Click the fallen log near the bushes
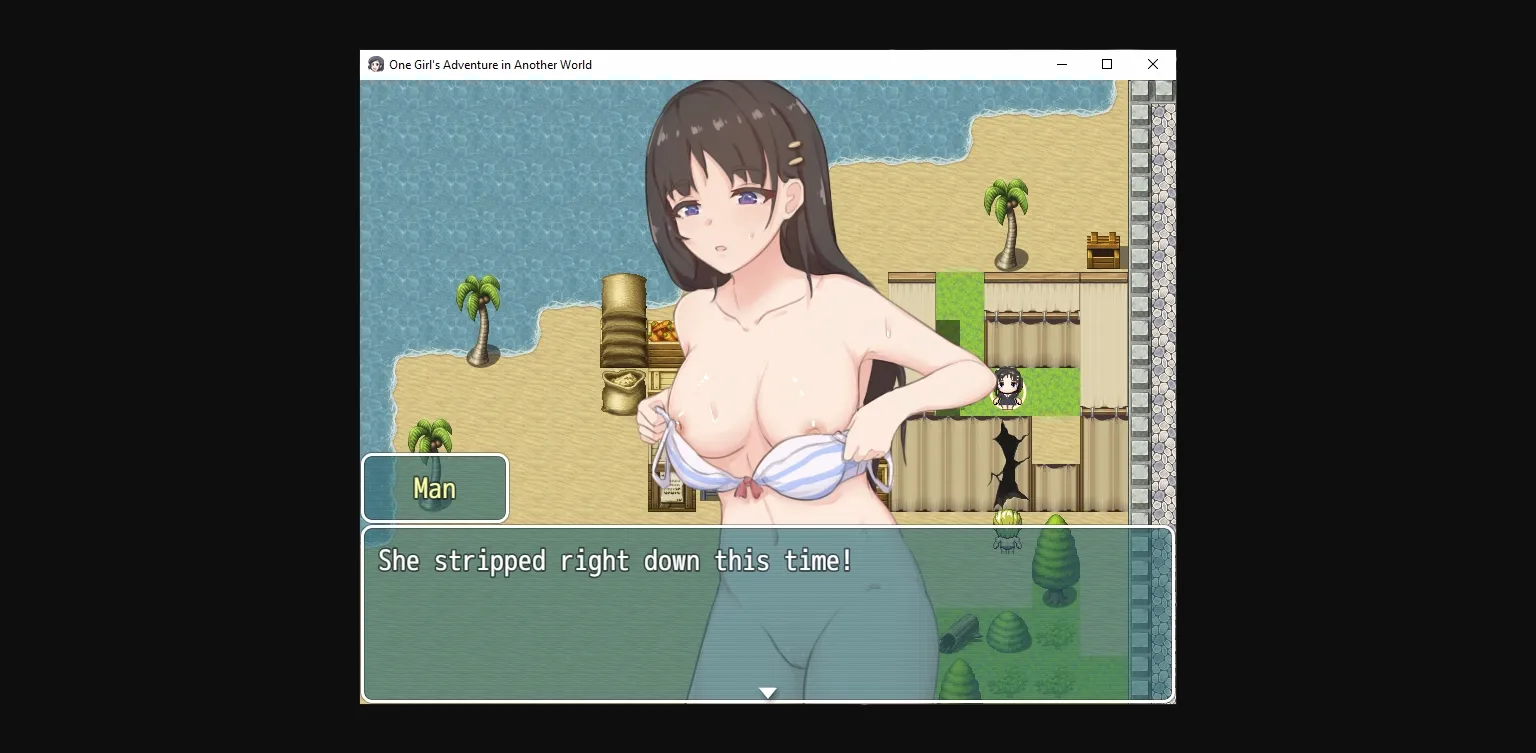The height and width of the screenshot is (753, 1536). coord(962,630)
